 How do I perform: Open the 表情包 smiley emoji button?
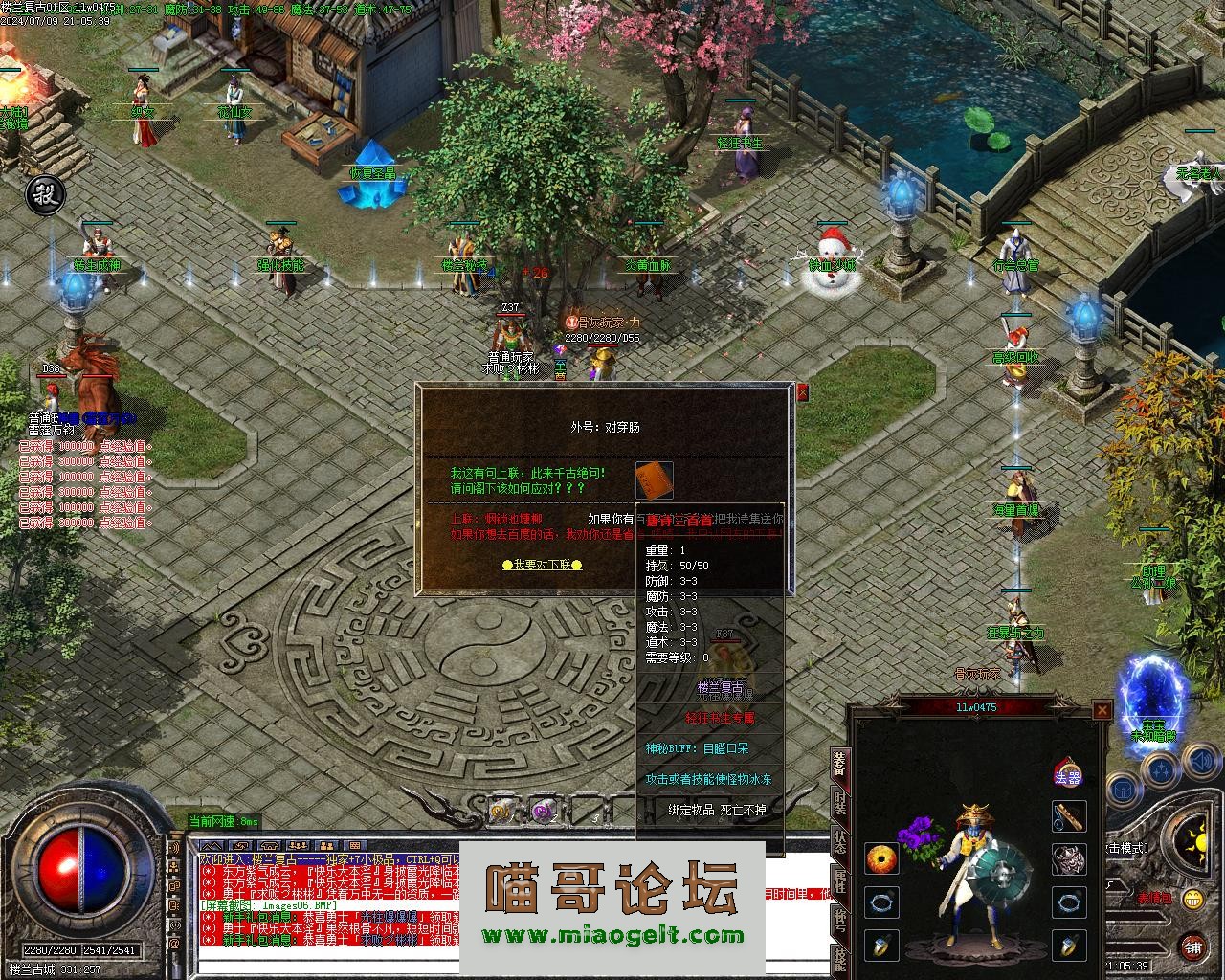click(1192, 899)
